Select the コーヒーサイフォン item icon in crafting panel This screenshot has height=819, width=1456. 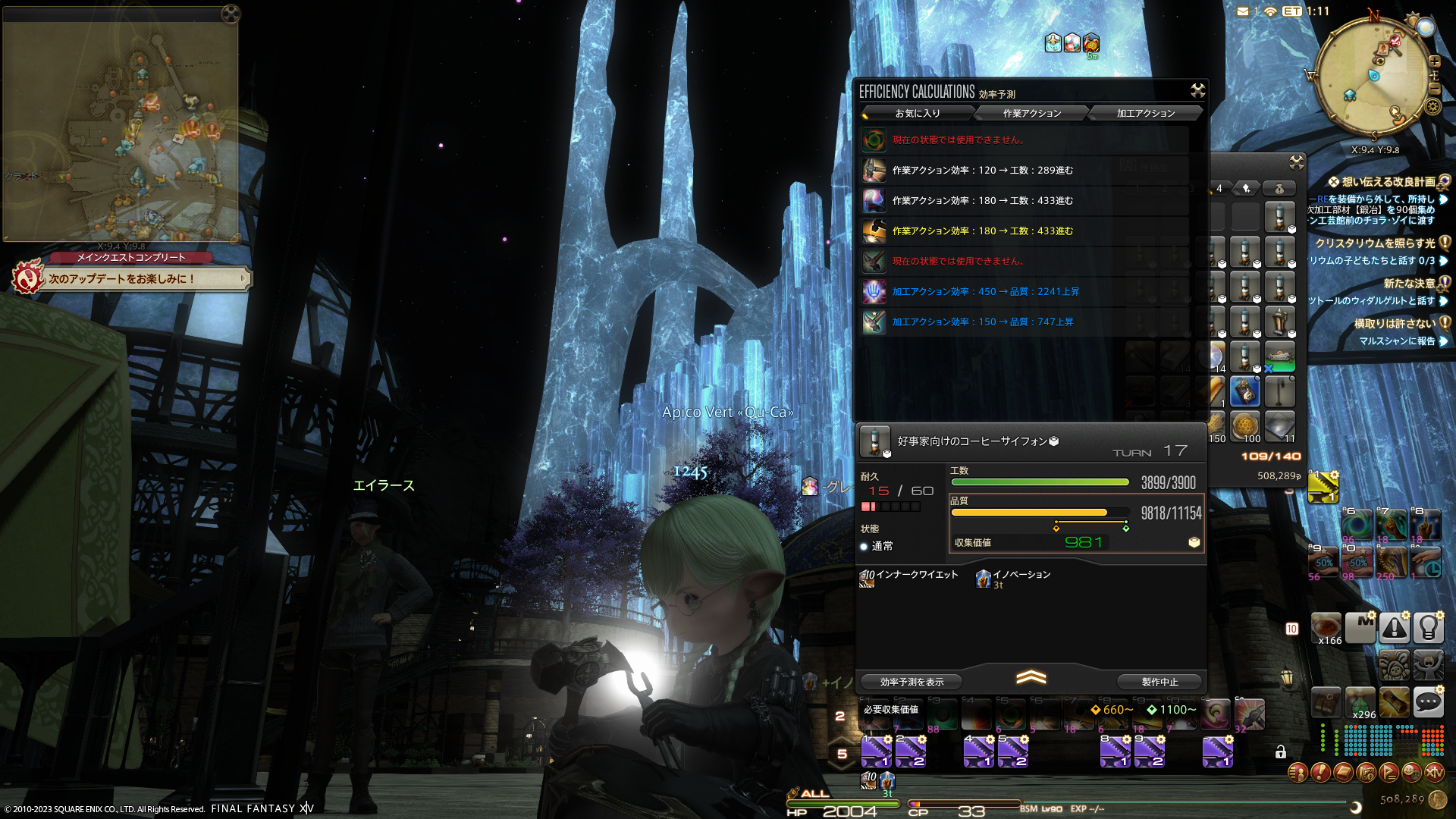click(x=874, y=441)
